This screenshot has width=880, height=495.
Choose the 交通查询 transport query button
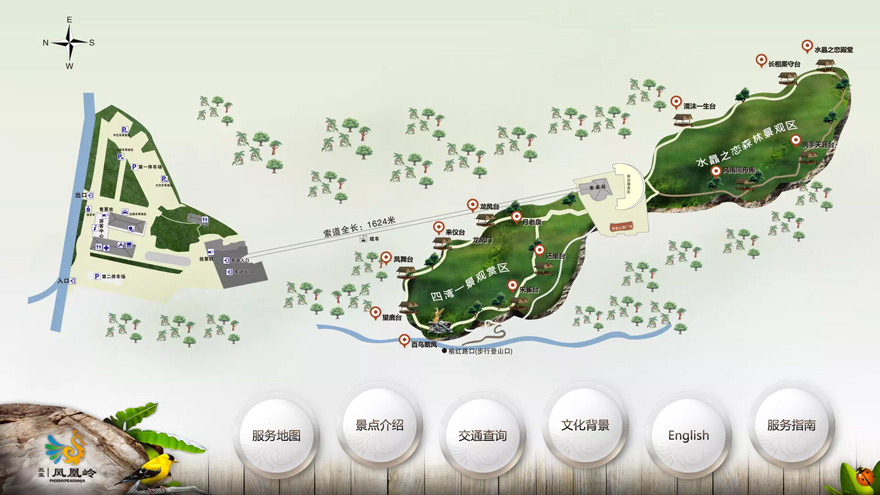click(483, 436)
